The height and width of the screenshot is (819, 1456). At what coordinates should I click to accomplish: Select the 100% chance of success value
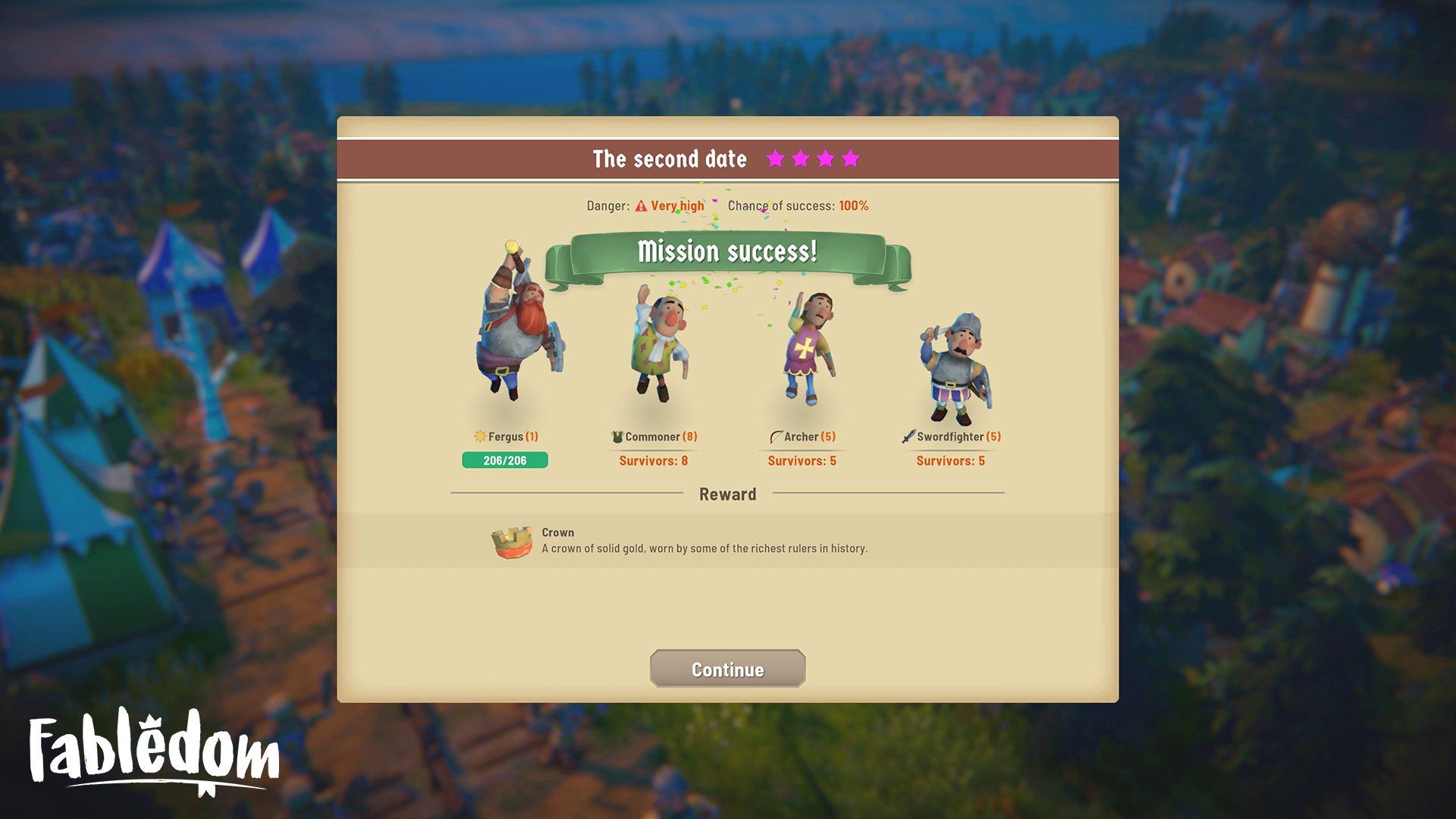[x=854, y=205]
